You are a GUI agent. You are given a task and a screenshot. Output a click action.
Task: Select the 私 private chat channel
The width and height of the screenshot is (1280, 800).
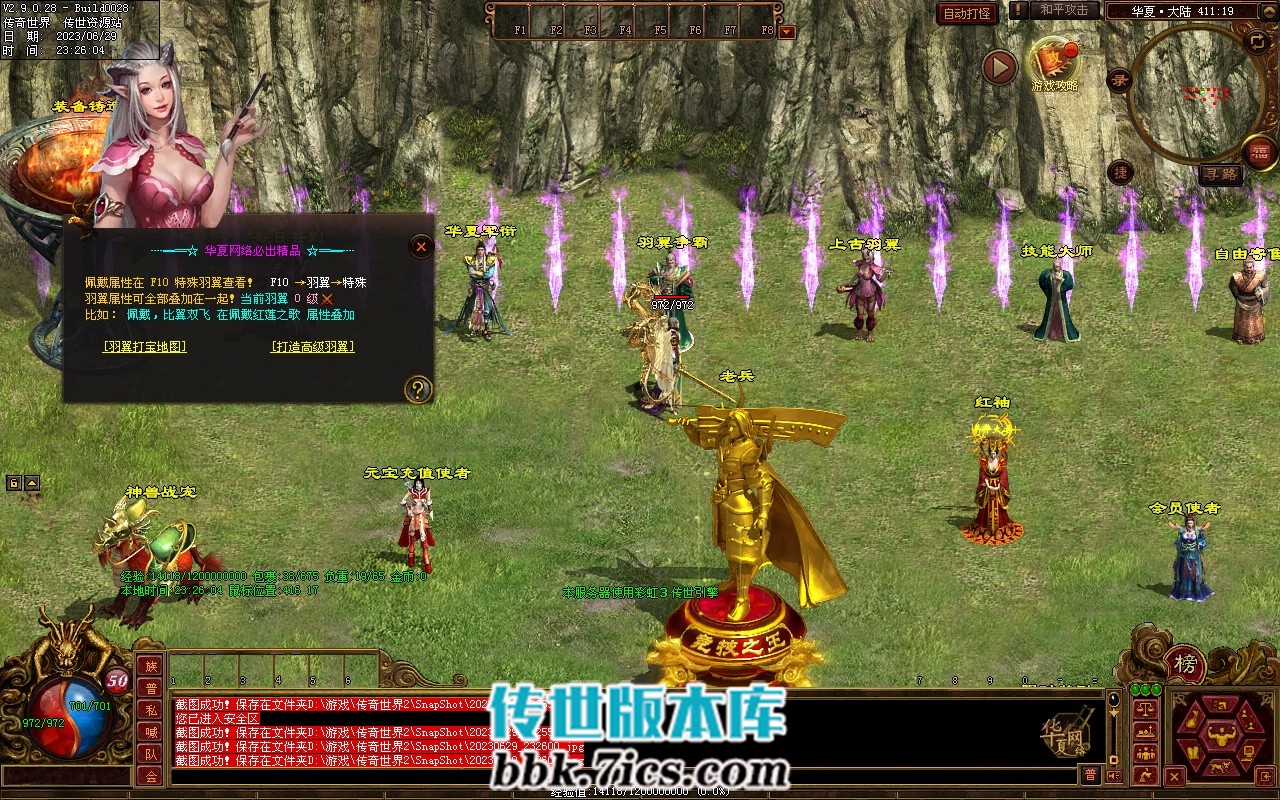(150, 710)
